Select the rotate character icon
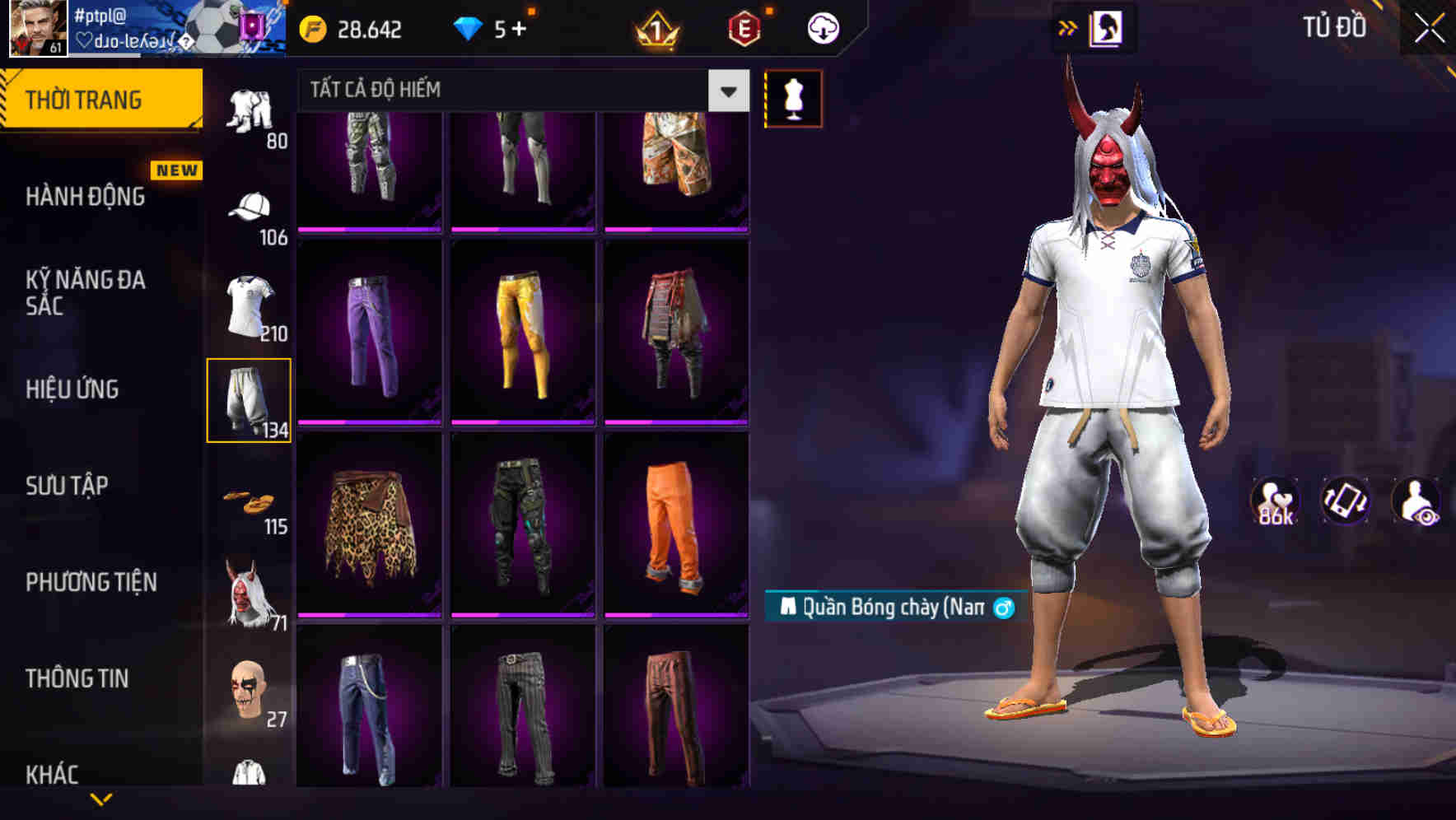 (1345, 501)
